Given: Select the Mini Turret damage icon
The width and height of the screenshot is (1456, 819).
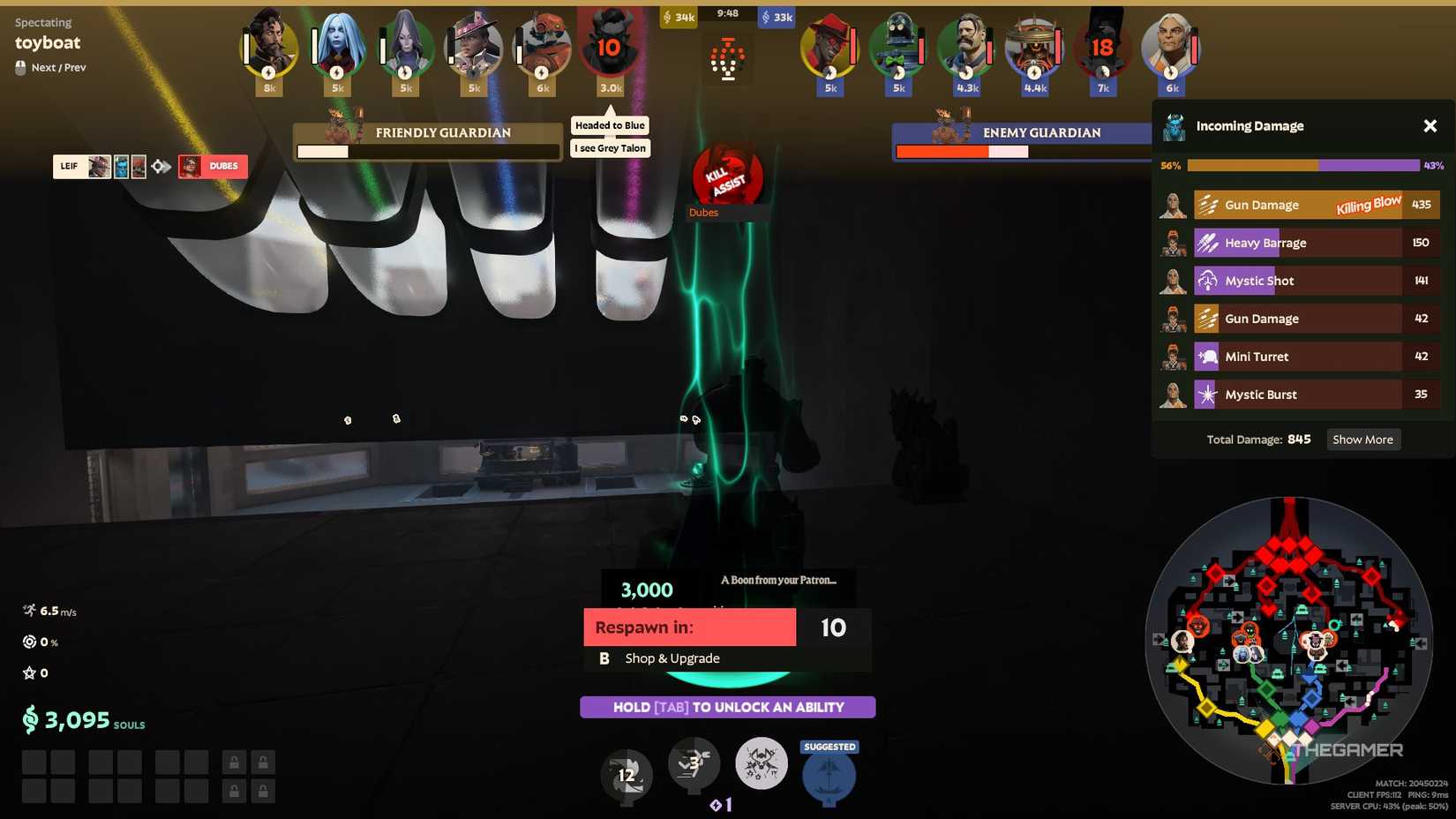Looking at the screenshot, I should 1207,356.
